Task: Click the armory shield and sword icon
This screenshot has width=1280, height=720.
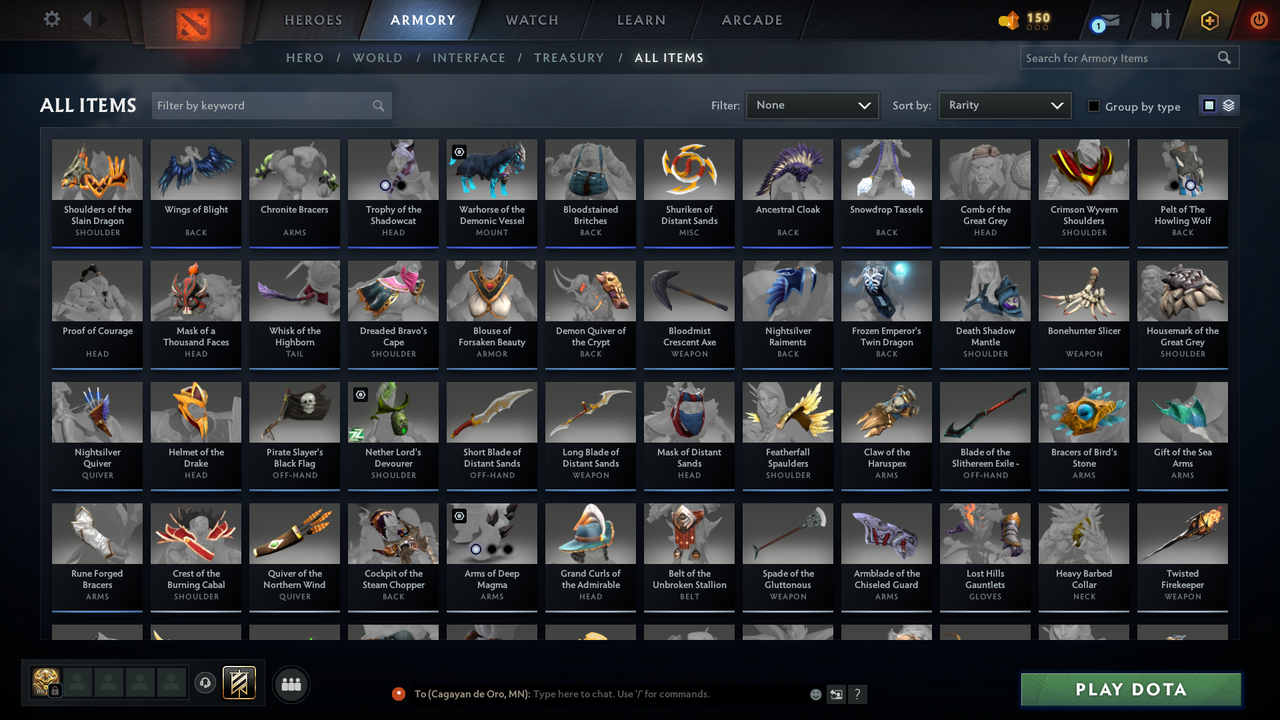Action: click(1159, 19)
